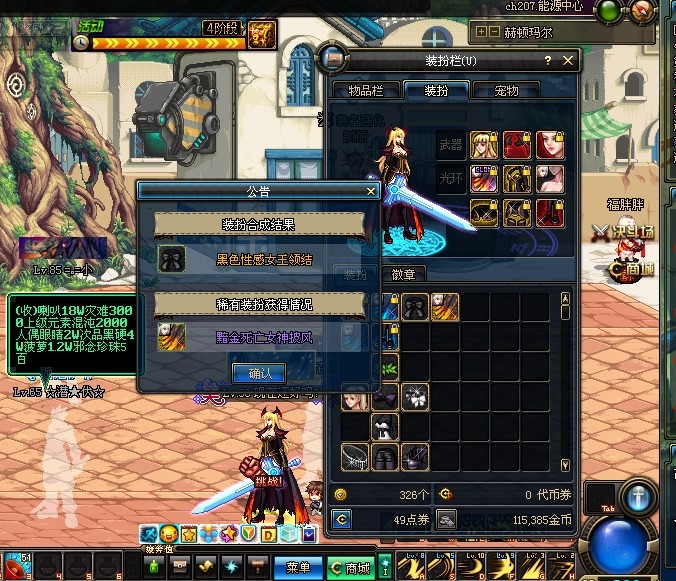Open the 菜单 menu button
Screen dimensions: 676x581
297,567
